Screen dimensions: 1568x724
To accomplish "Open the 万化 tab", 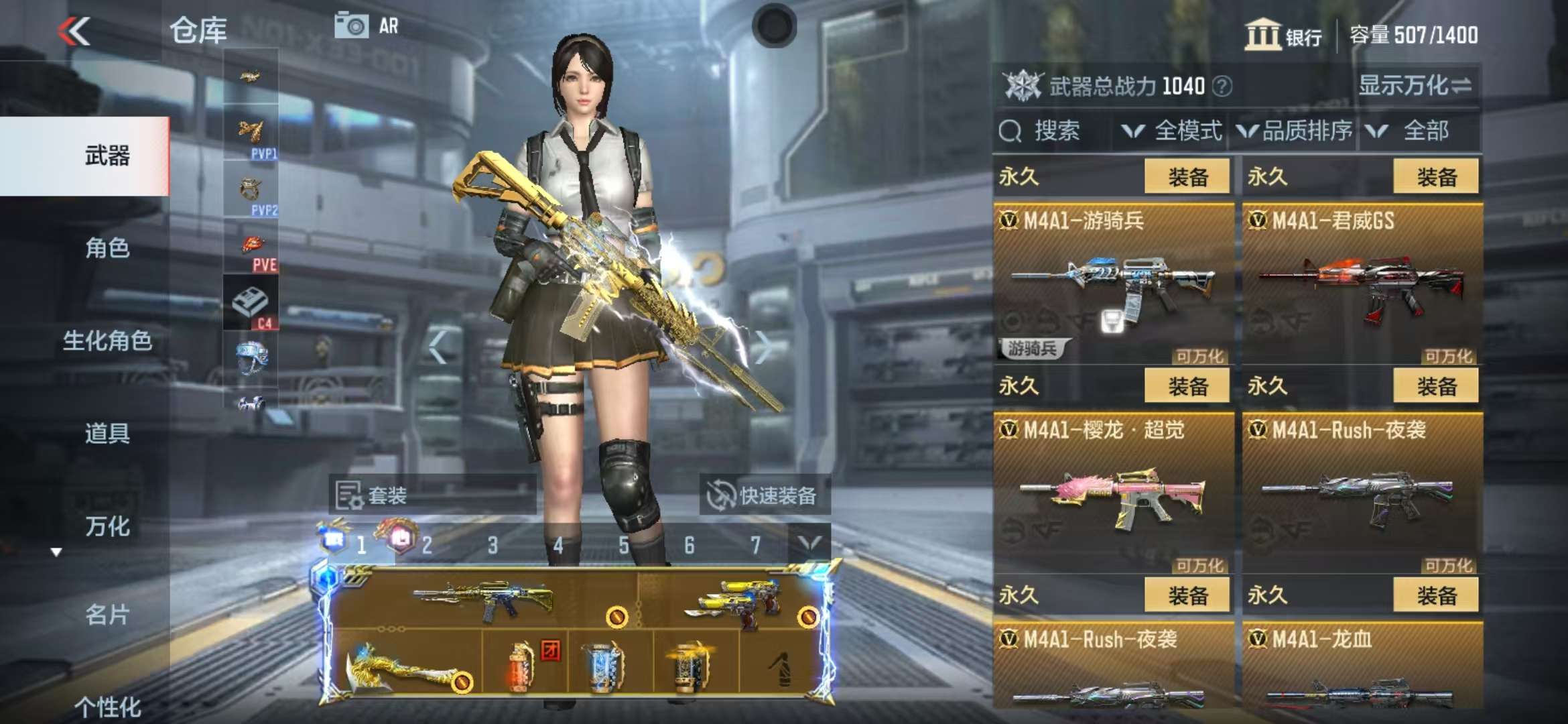I will (107, 527).
